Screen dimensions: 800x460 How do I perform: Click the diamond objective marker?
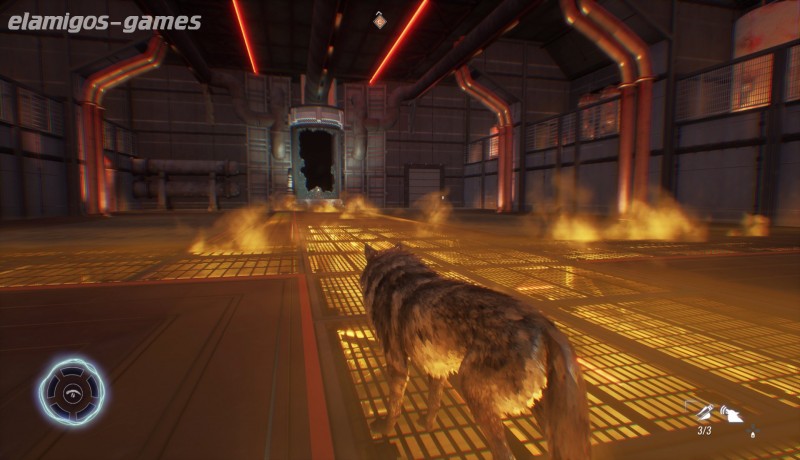(379, 19)
